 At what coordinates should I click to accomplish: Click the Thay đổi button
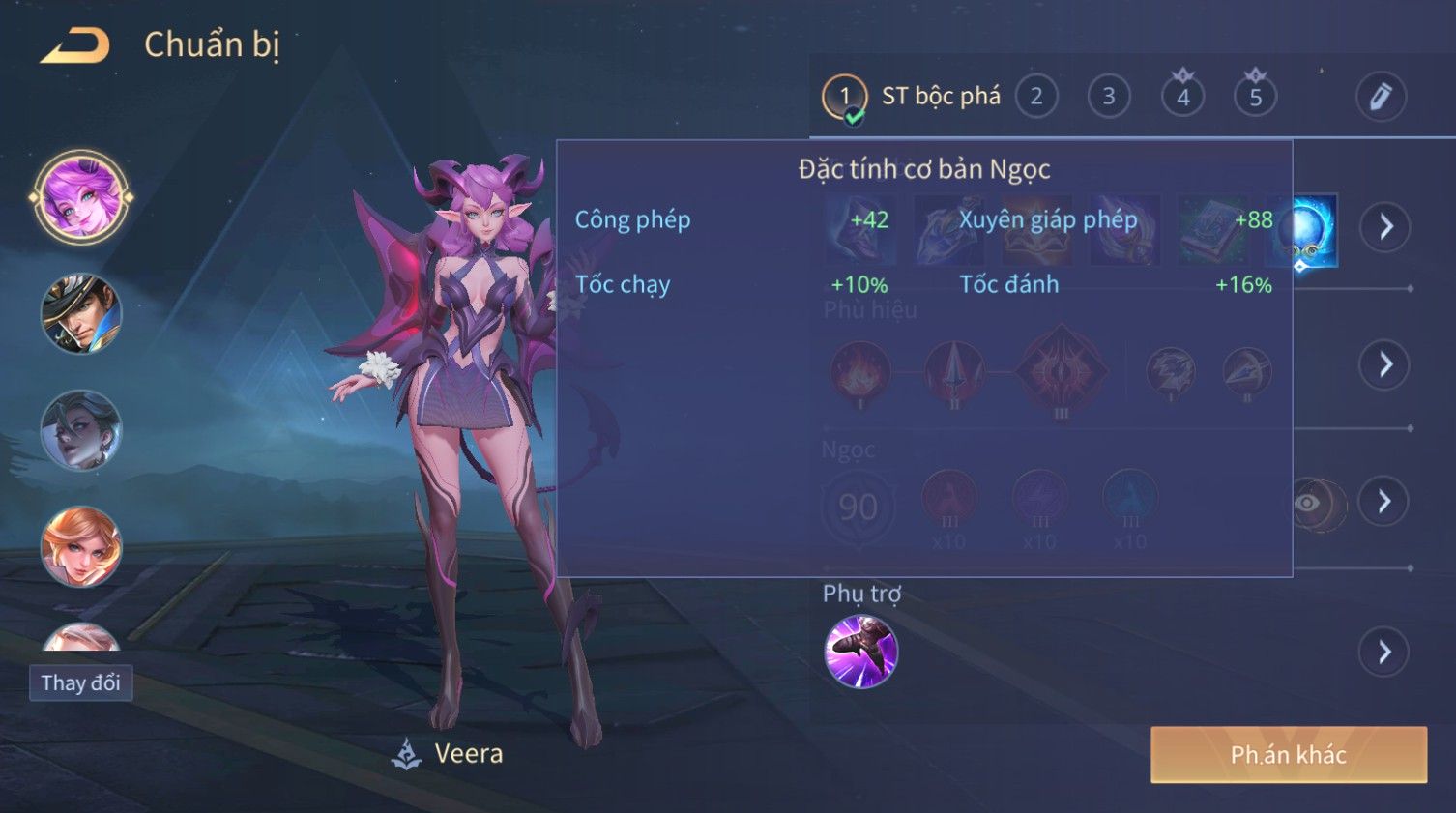coord(81,683)
